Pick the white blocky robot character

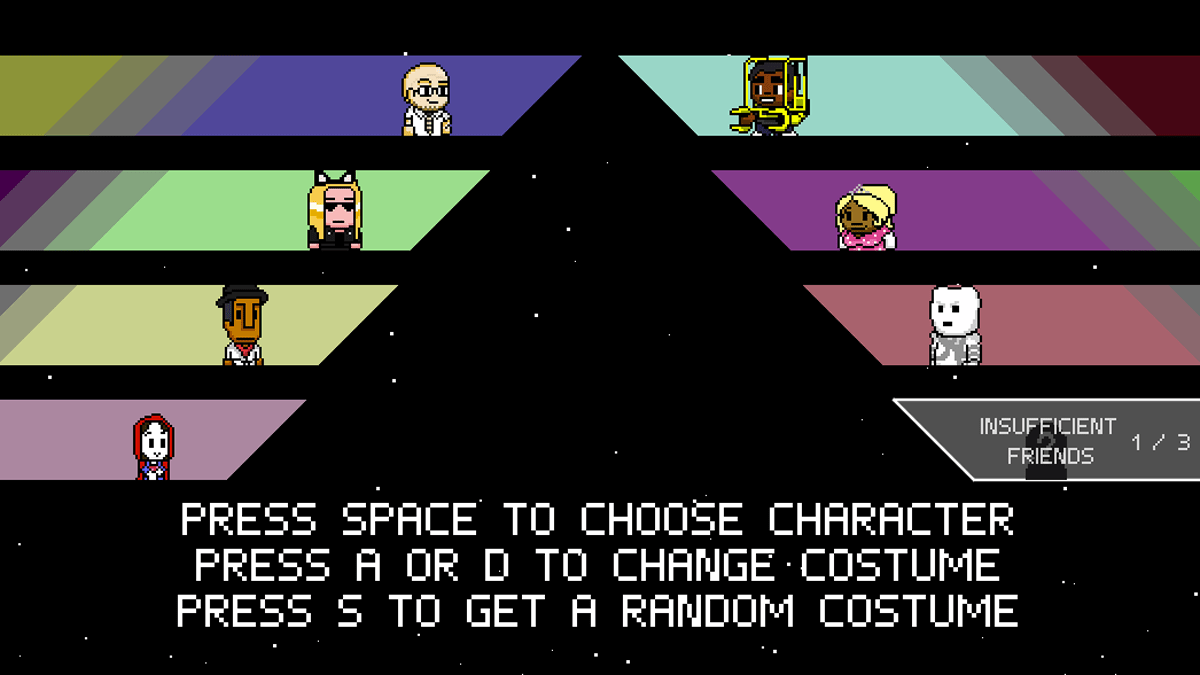point(955,325)
